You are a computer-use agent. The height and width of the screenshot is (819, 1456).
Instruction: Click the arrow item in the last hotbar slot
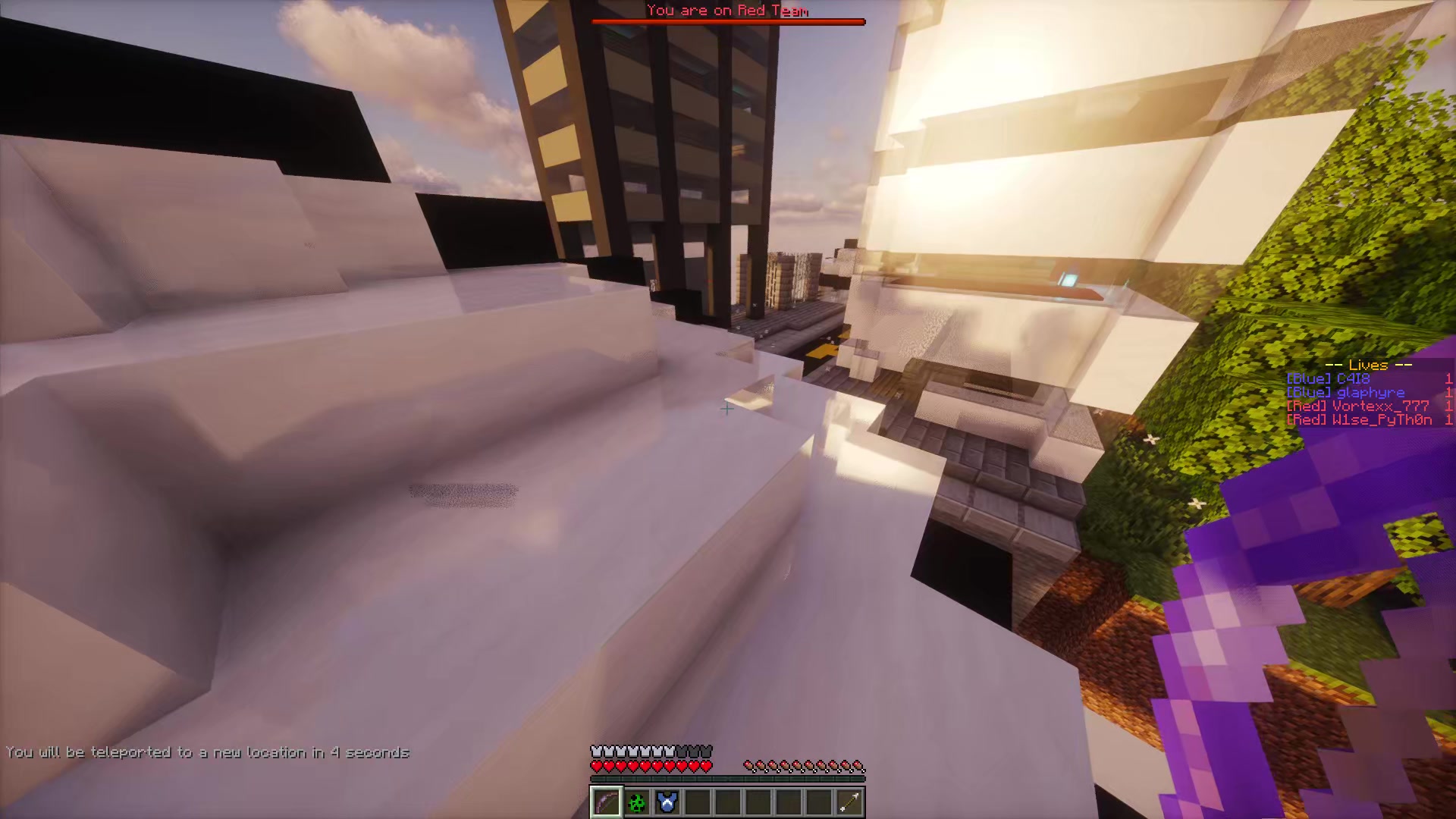coord(850,802)
